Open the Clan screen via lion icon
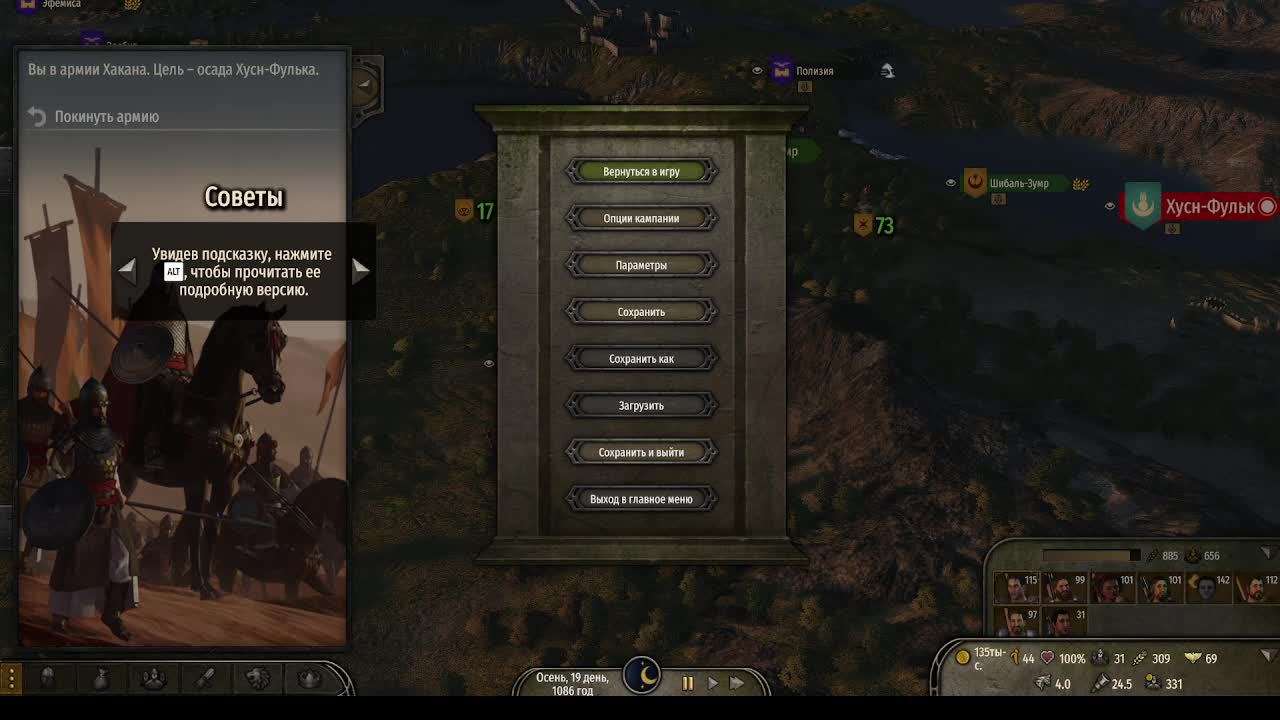The width and height of the screenshot is (1280, 720). point(255,677)
